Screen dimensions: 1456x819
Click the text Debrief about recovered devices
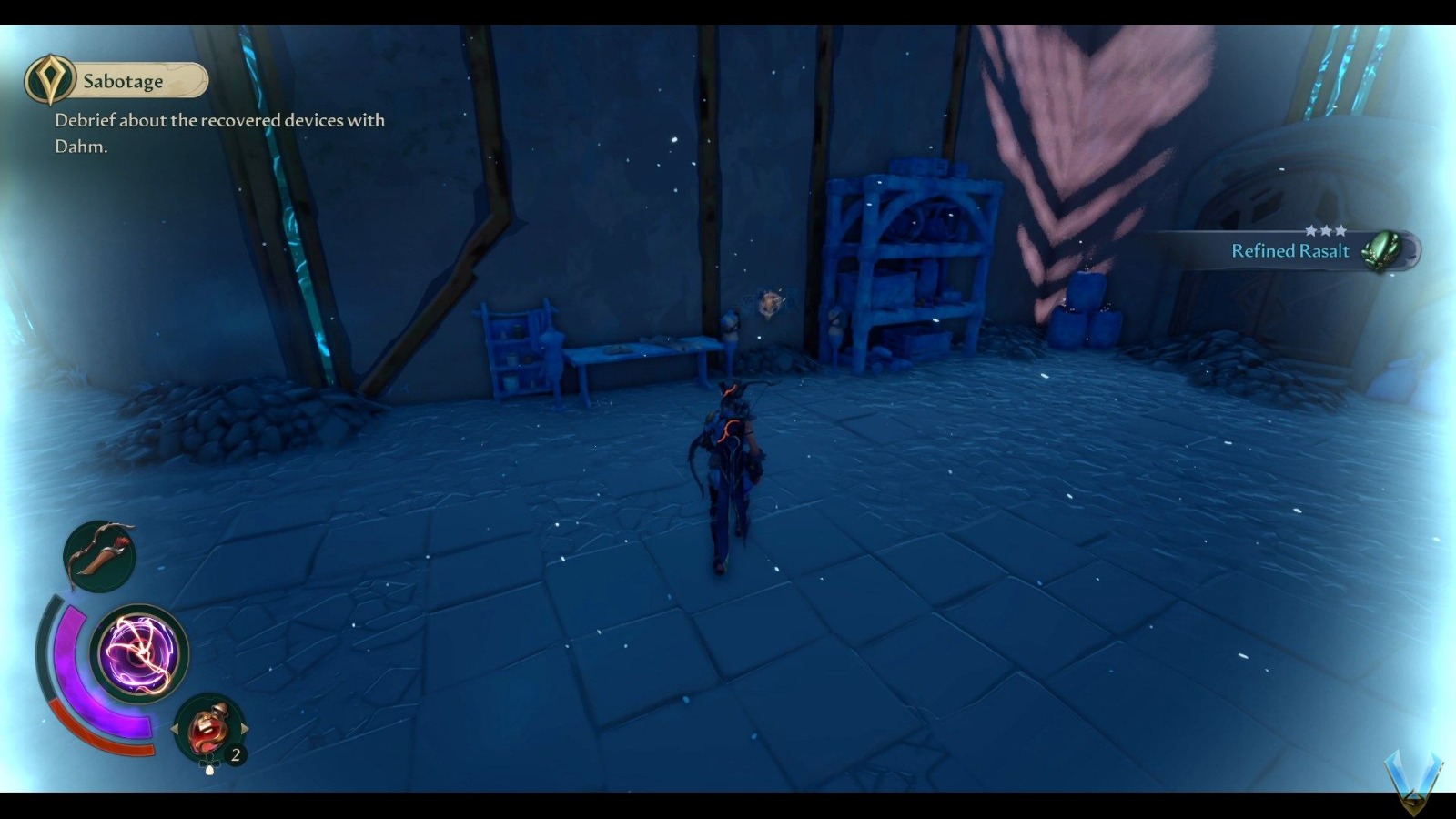pos(218,120)
